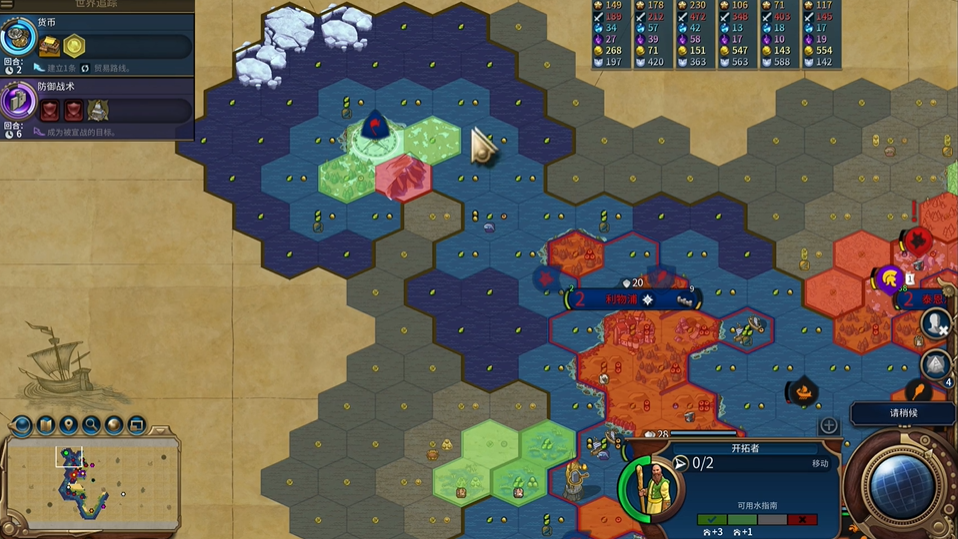Toggle fullscreen map with the rectangle icon
The image size is (958, 539).
(x=136, y=425)
